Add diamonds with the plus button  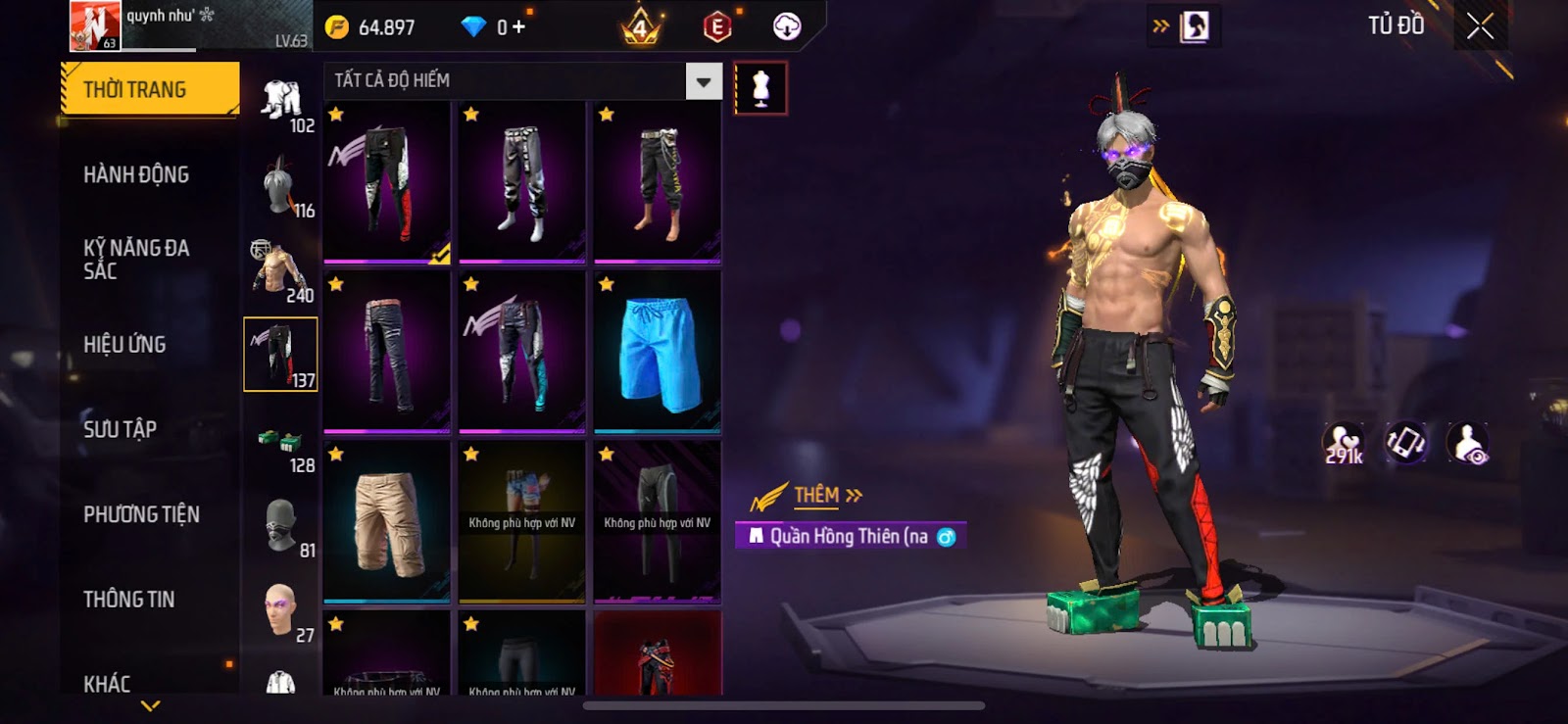tap(518, 27)
